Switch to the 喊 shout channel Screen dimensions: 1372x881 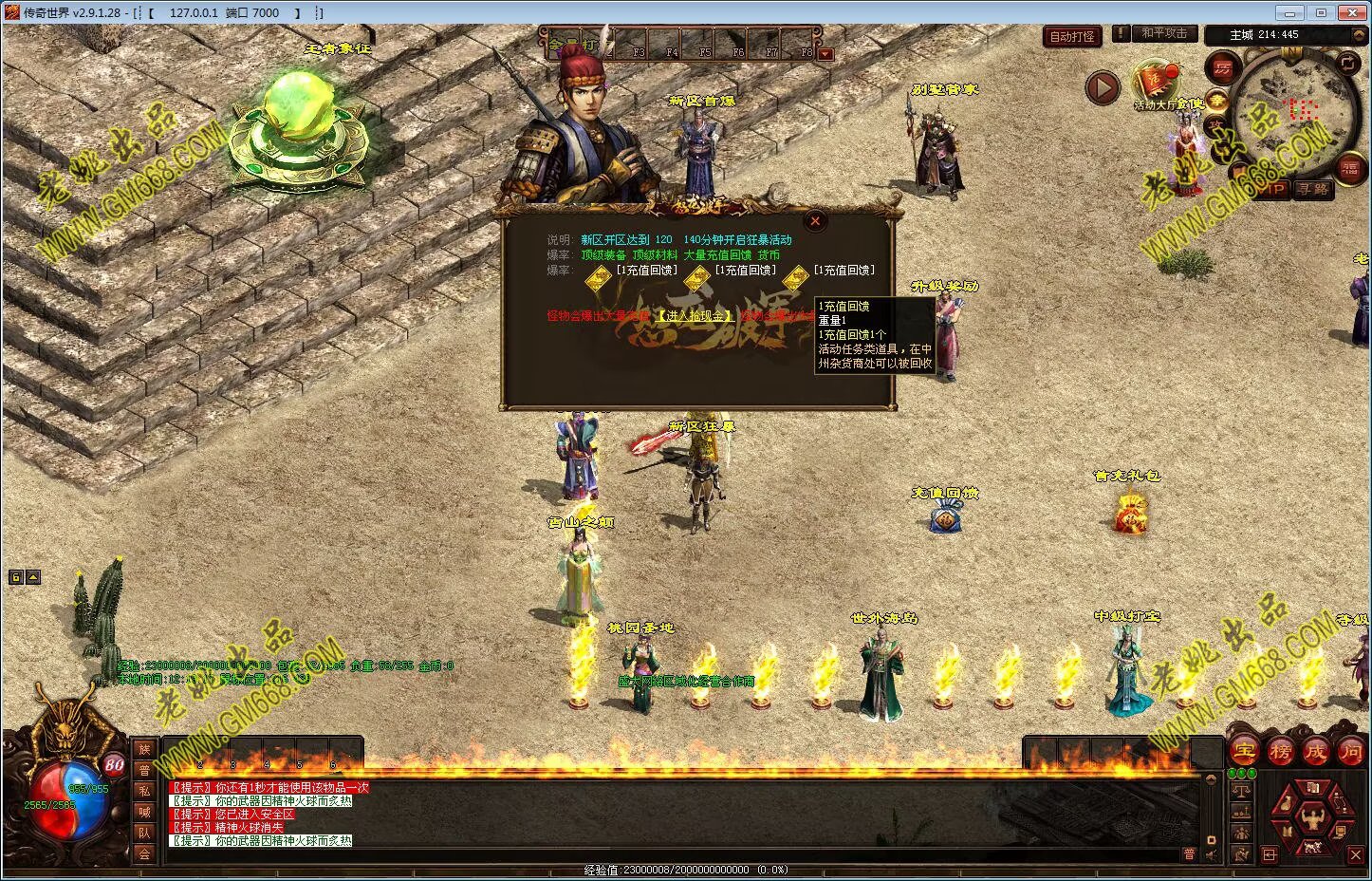coord(144,813)
